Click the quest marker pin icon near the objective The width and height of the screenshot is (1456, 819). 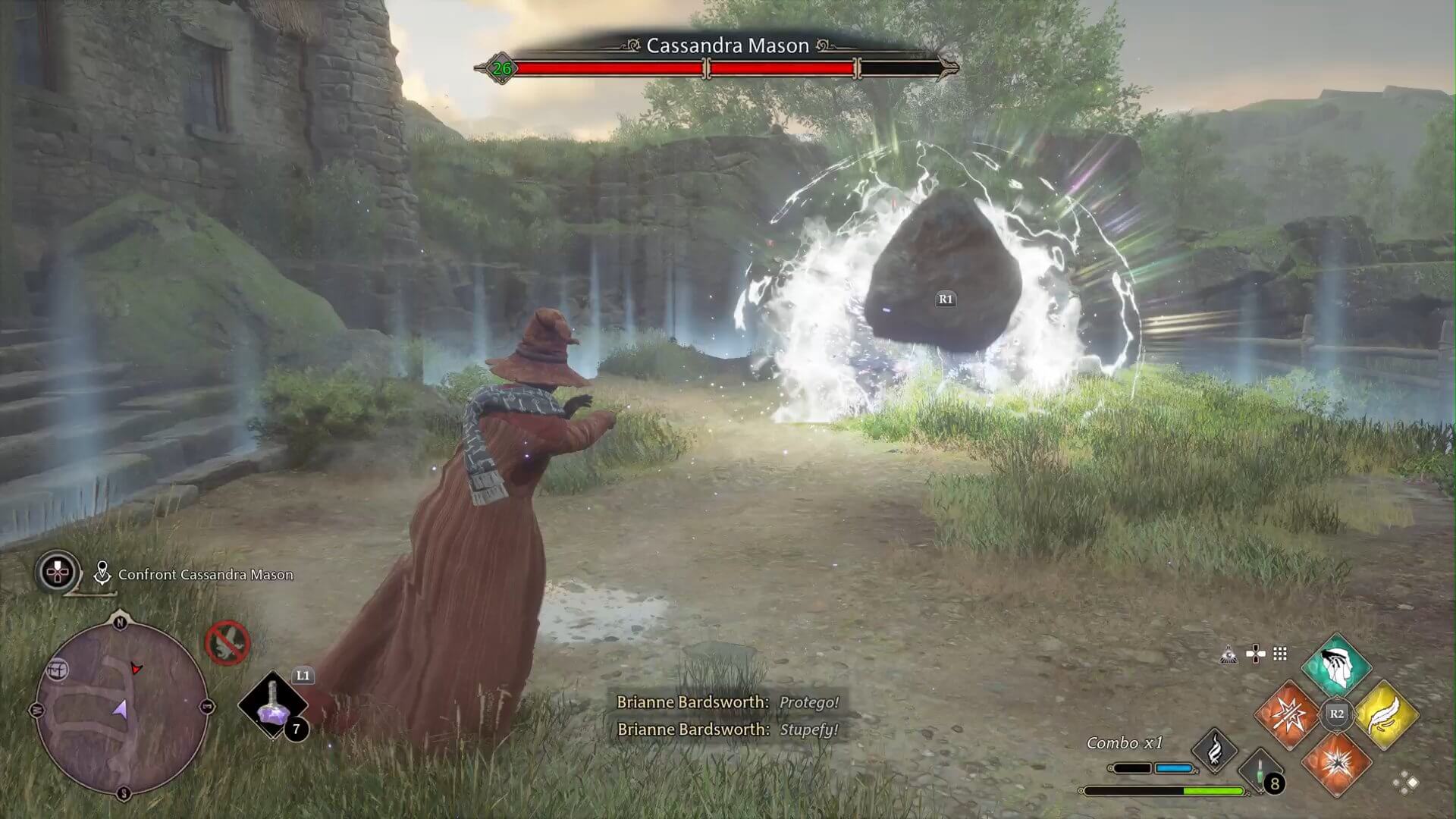tap(102, 573)
